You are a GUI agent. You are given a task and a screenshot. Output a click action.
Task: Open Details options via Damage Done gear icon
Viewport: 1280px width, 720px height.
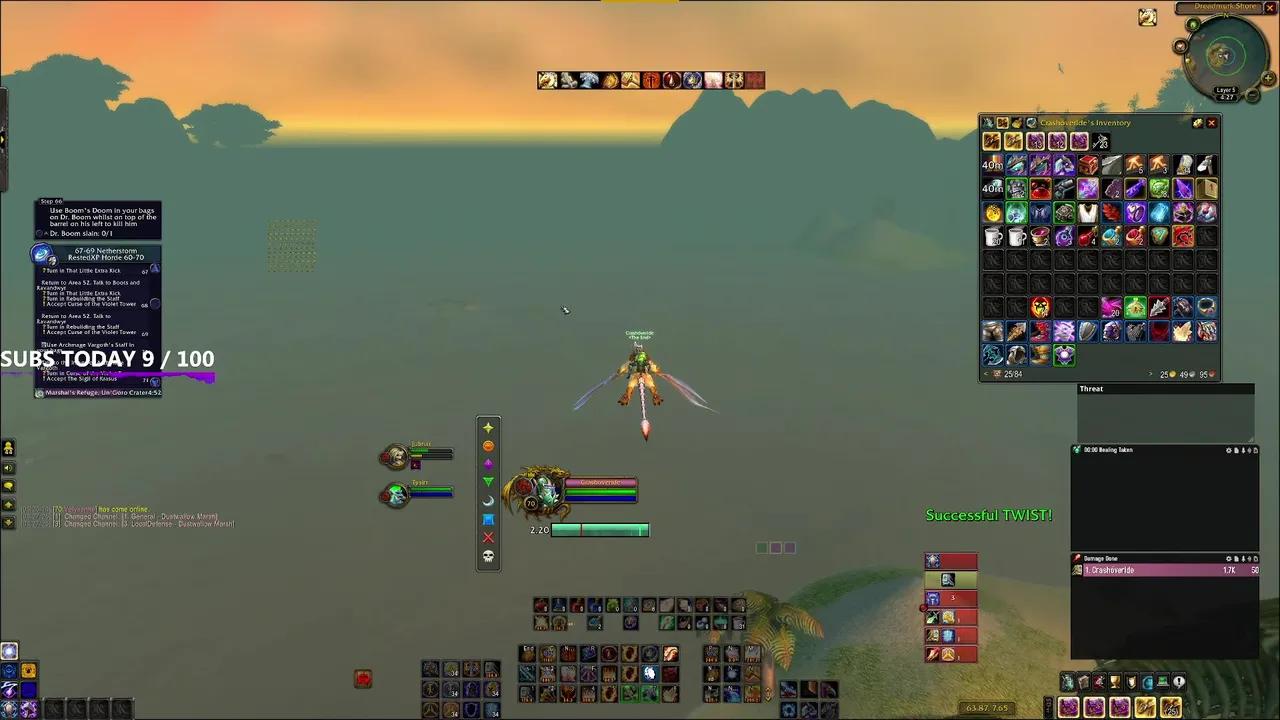[x=1228, y=557]
